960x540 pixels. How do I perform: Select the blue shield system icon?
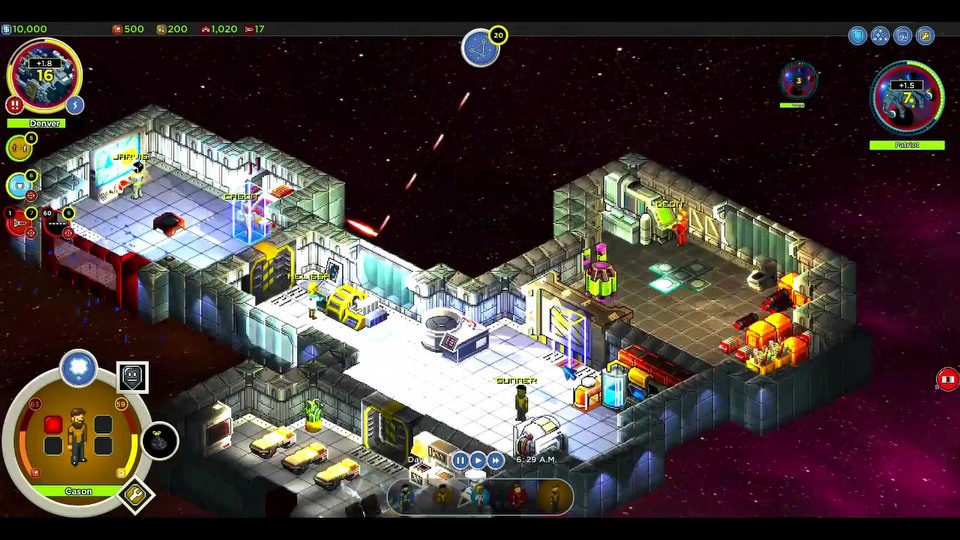point(18,185)
